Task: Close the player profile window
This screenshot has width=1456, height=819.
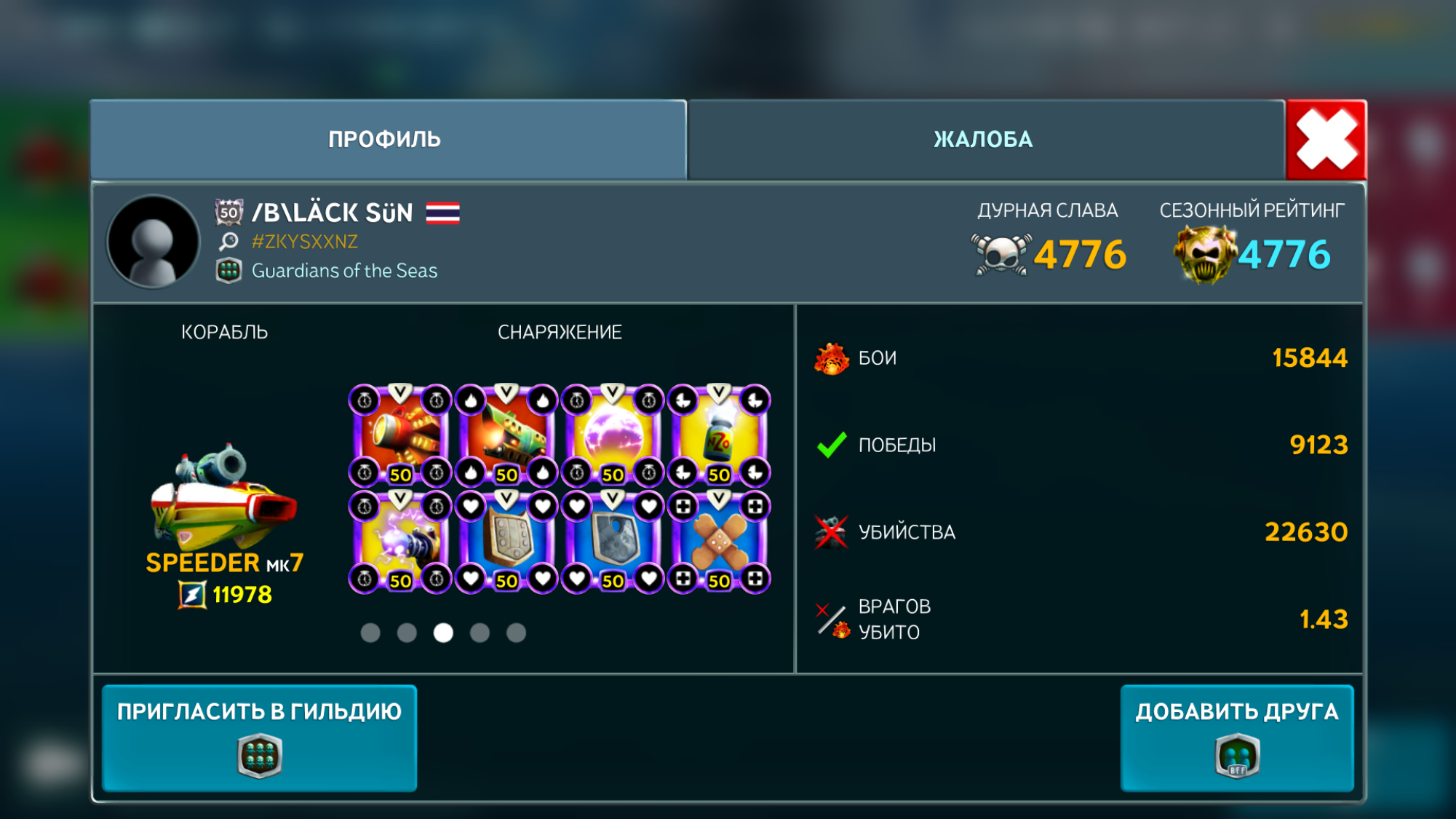Action: point(1326,140)
